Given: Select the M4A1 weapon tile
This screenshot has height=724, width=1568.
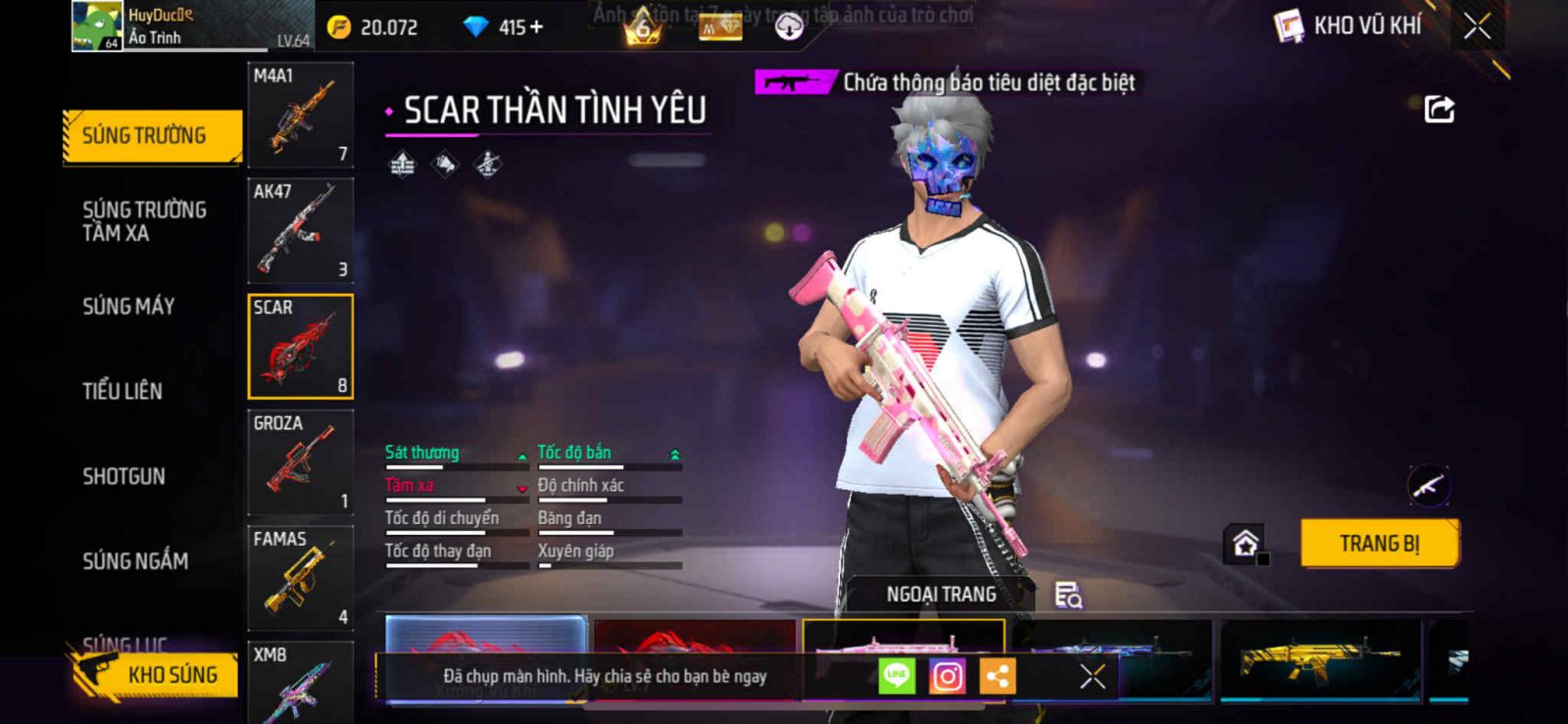Looking at the screenshot, I should pyautogui.click(x=300, y=116).
